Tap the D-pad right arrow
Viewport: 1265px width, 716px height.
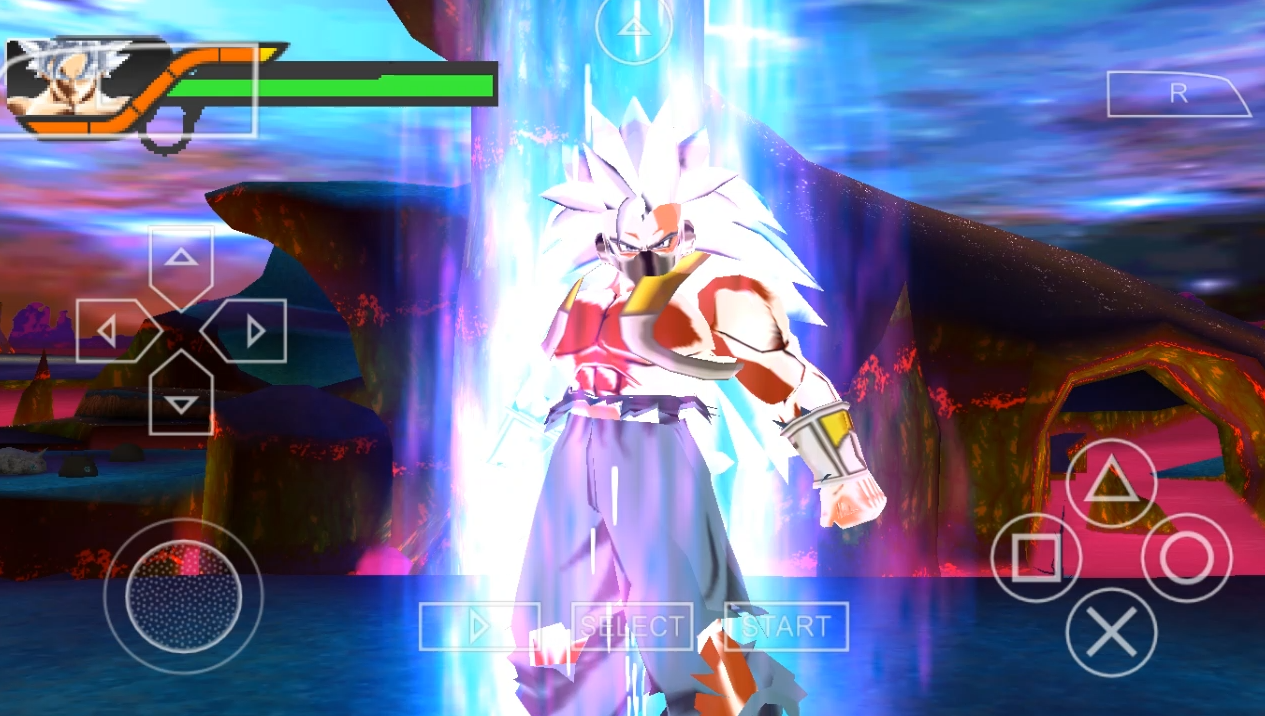(x=252, y=330)
